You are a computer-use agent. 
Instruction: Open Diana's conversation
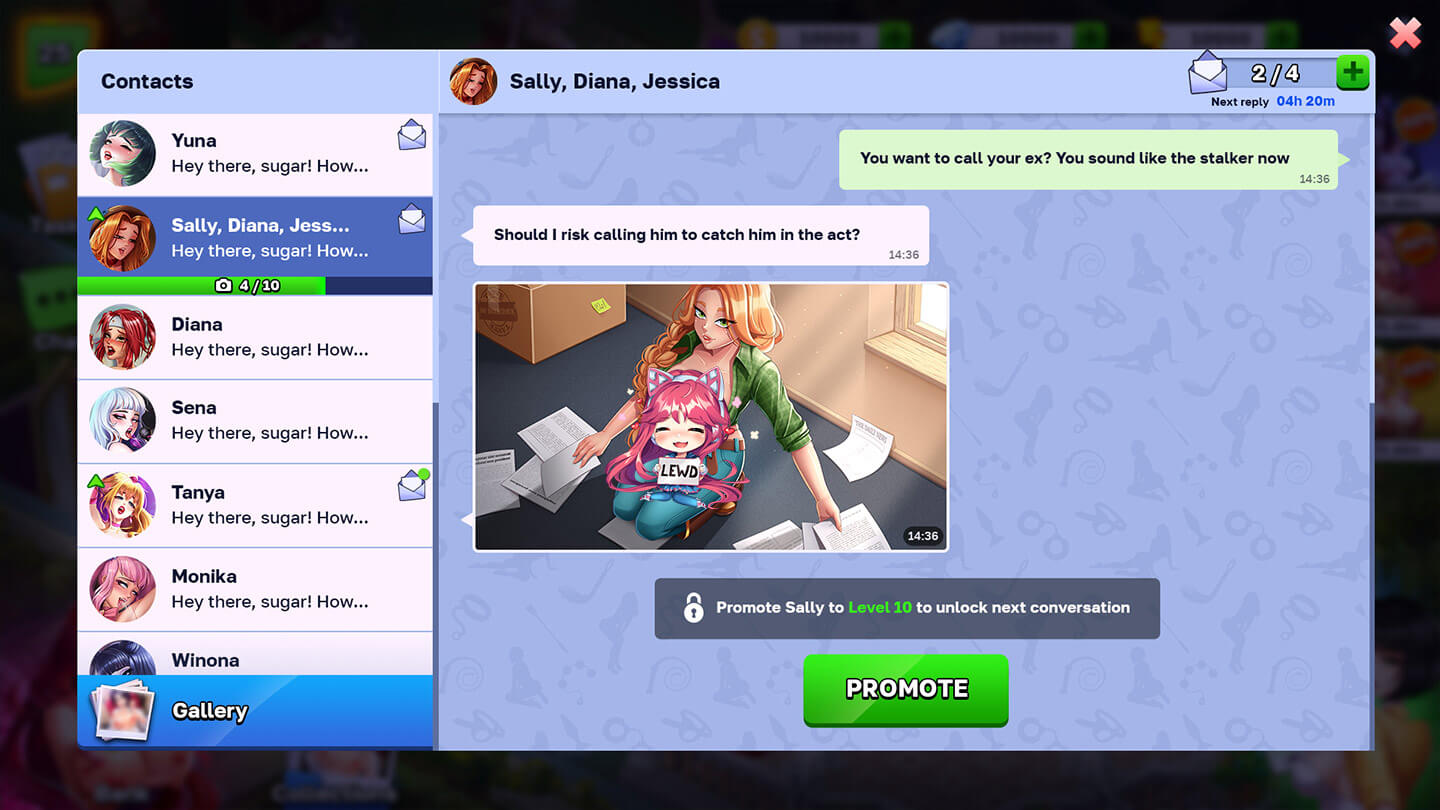[x=255, y=337]
